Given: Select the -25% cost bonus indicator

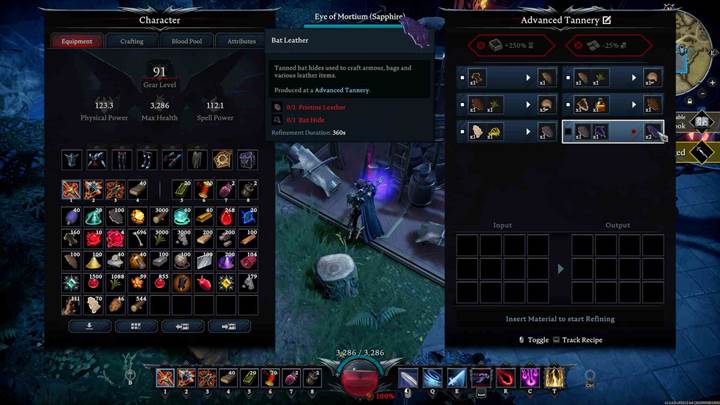Looking at the screenshot, I should click(610, 45).
